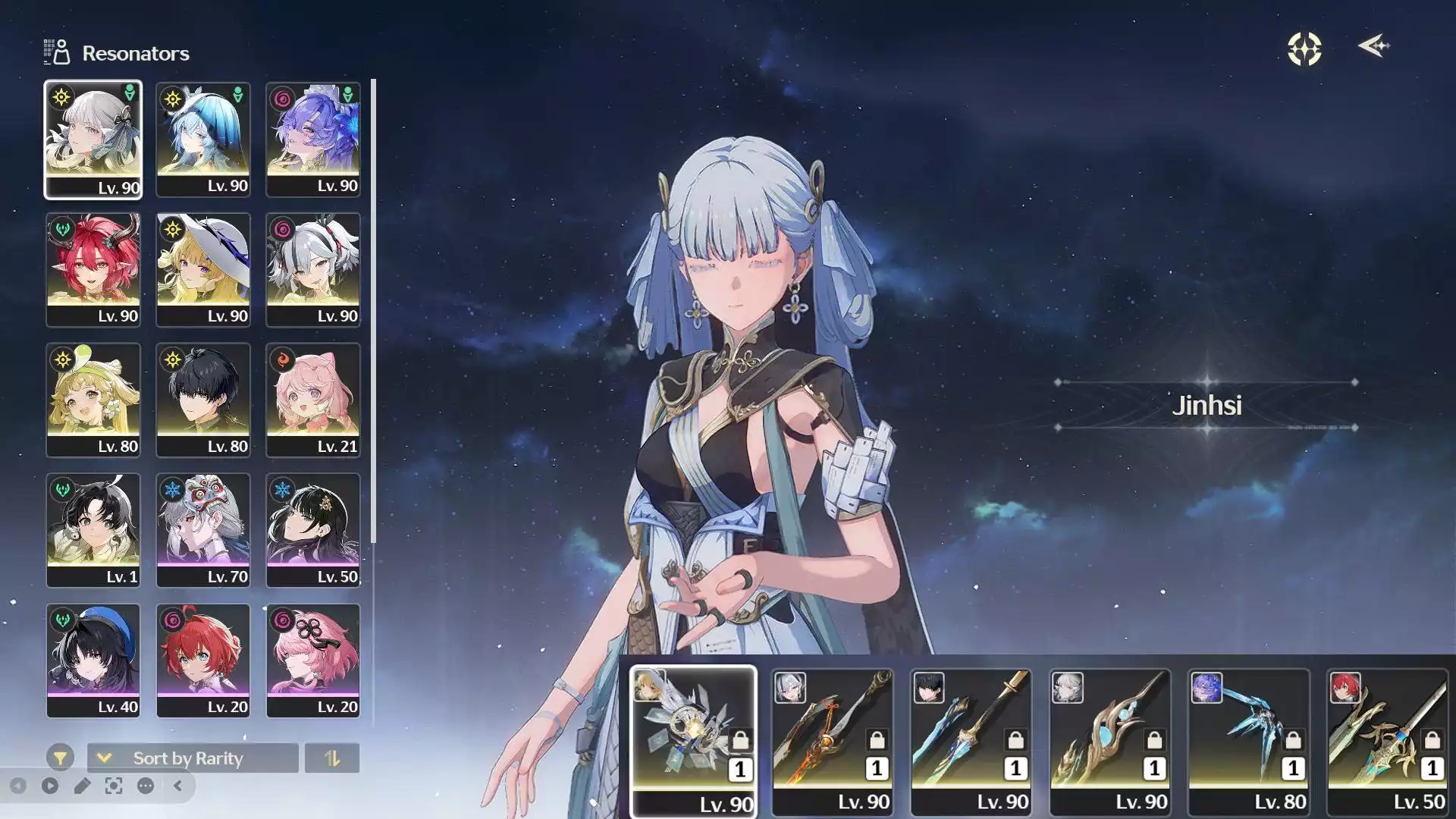Select the blonde resonator with white hat
The image size is (1456, 819).
(202, 269)
